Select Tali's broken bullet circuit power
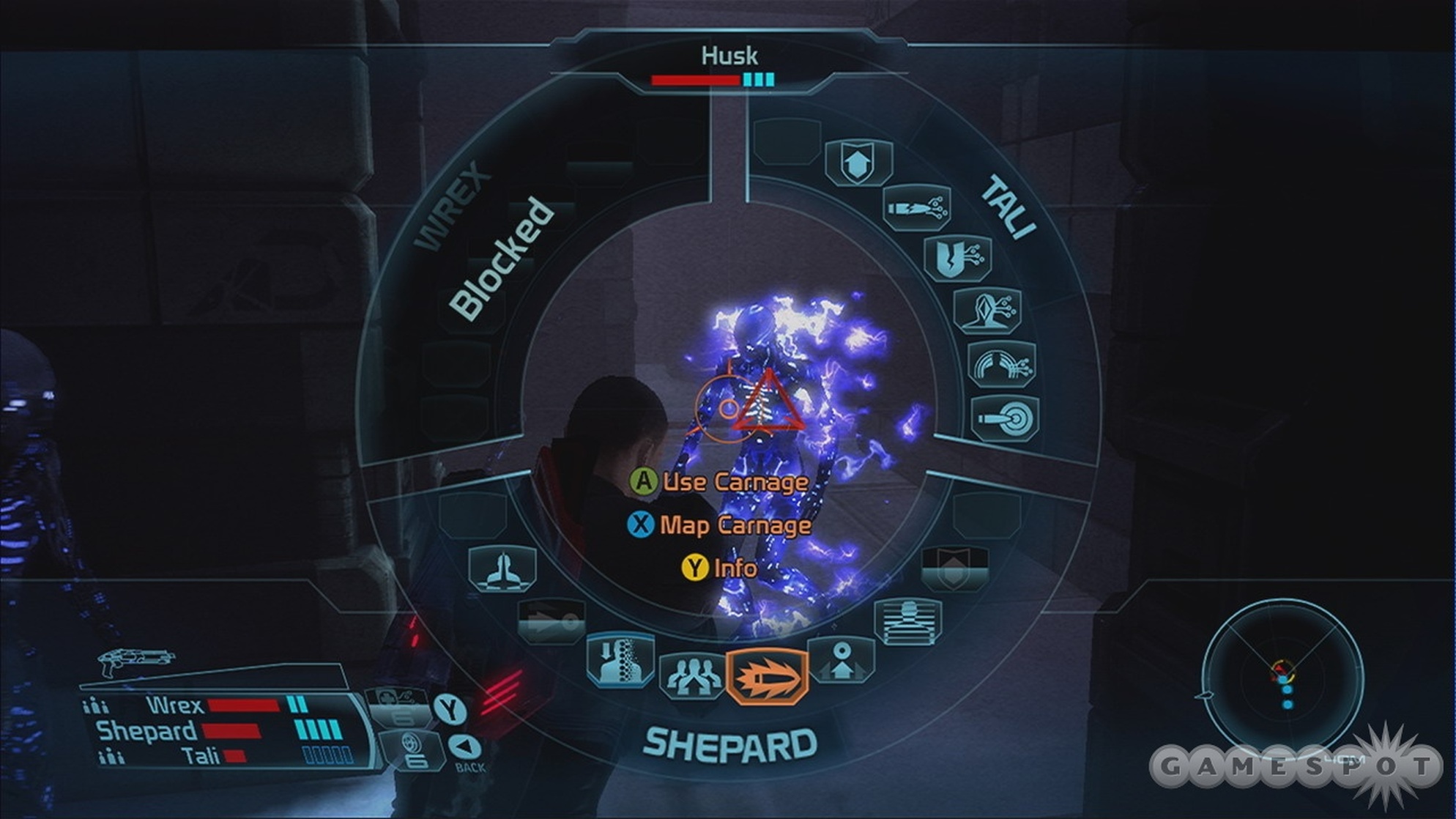Image resolution: width=1456 pixels, height=819 pixels. [x=917, y=208]
